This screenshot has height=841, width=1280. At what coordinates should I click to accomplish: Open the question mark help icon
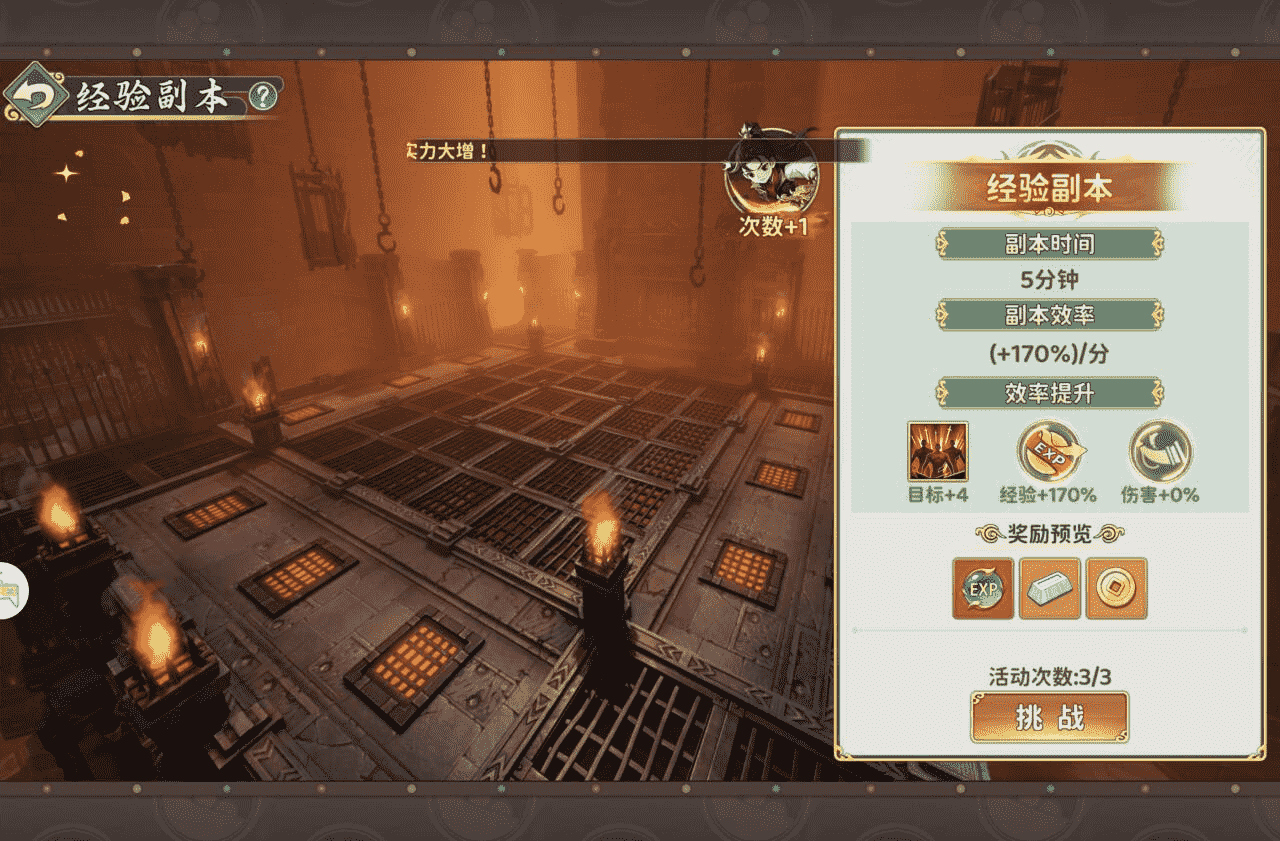click(x=262, y=96)
